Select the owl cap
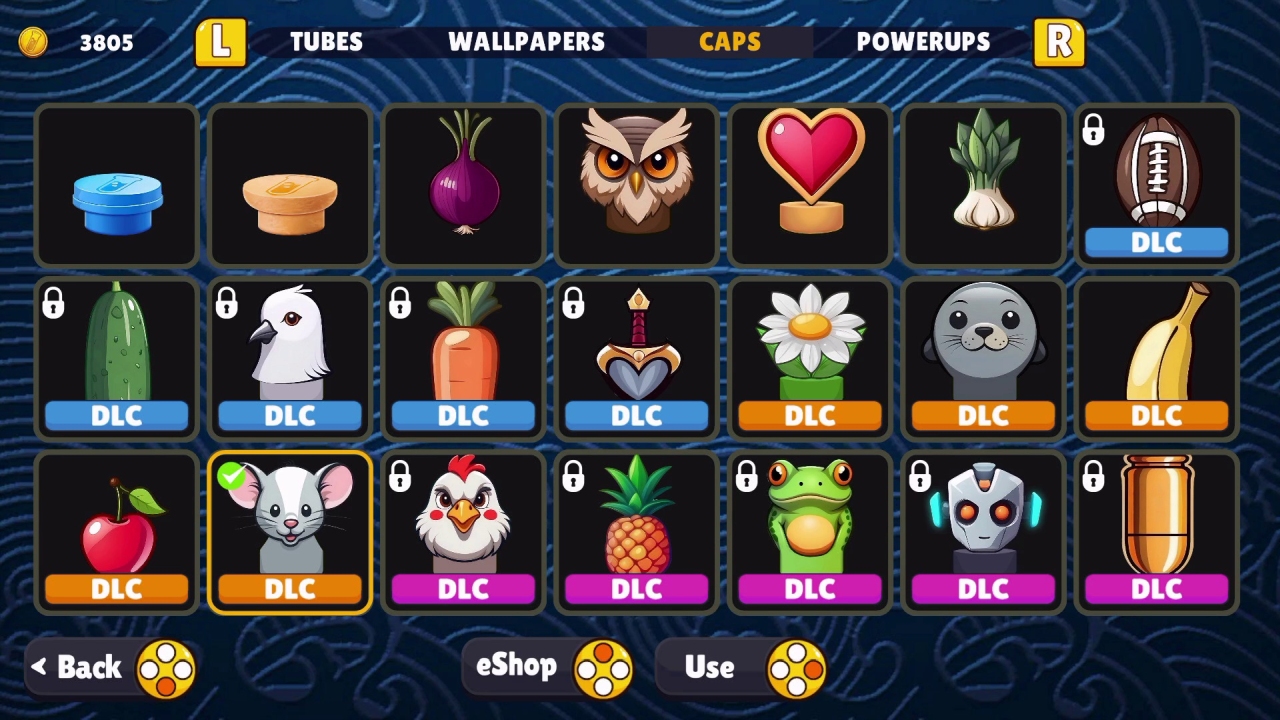 [636, 185]
